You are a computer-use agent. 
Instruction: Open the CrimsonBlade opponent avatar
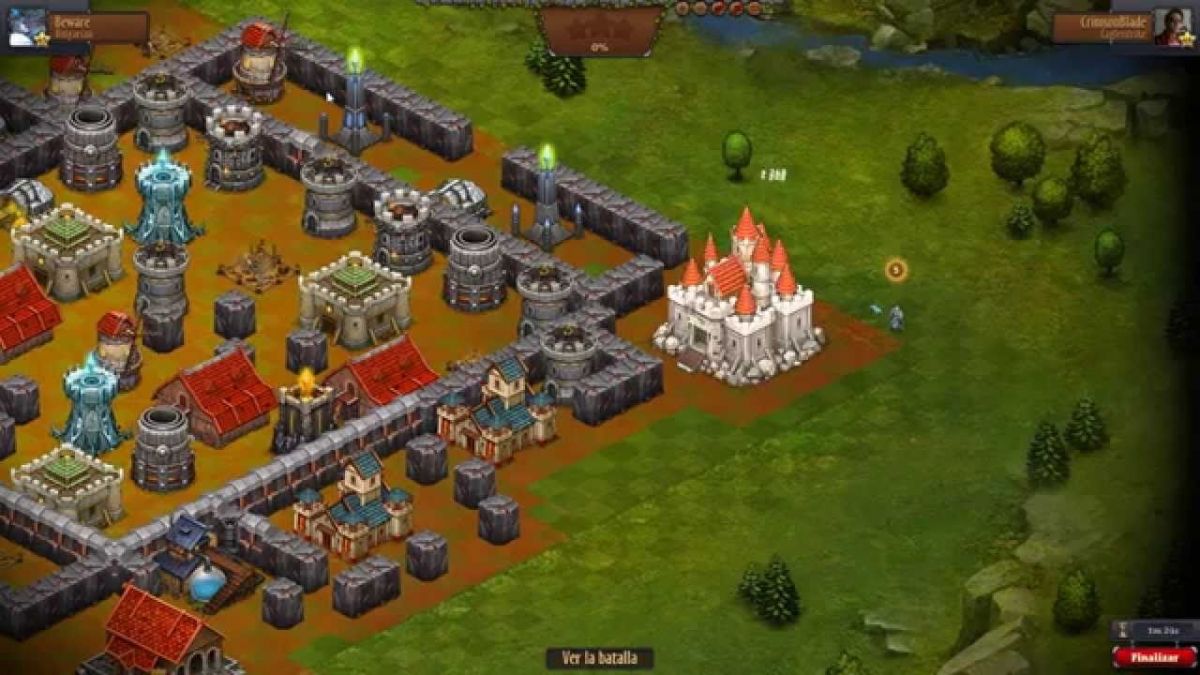[x=1172, y=27]
